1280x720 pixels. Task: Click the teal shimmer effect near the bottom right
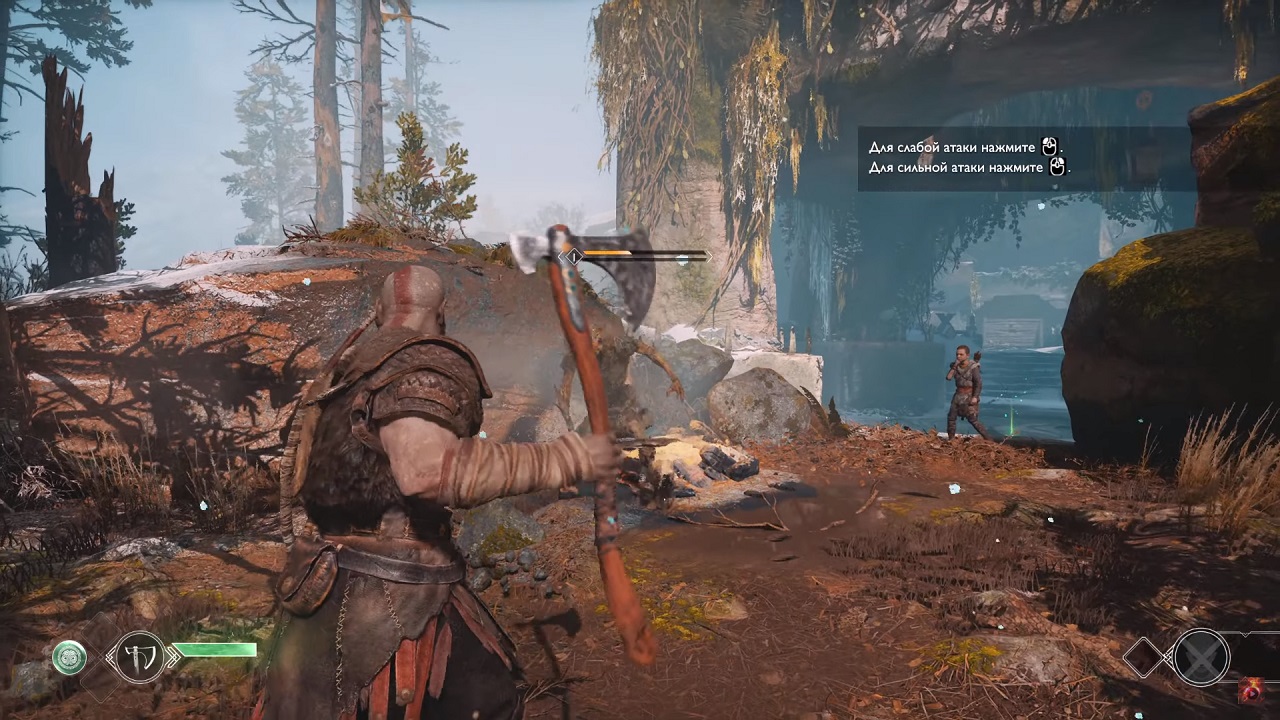click(1139, 714)
